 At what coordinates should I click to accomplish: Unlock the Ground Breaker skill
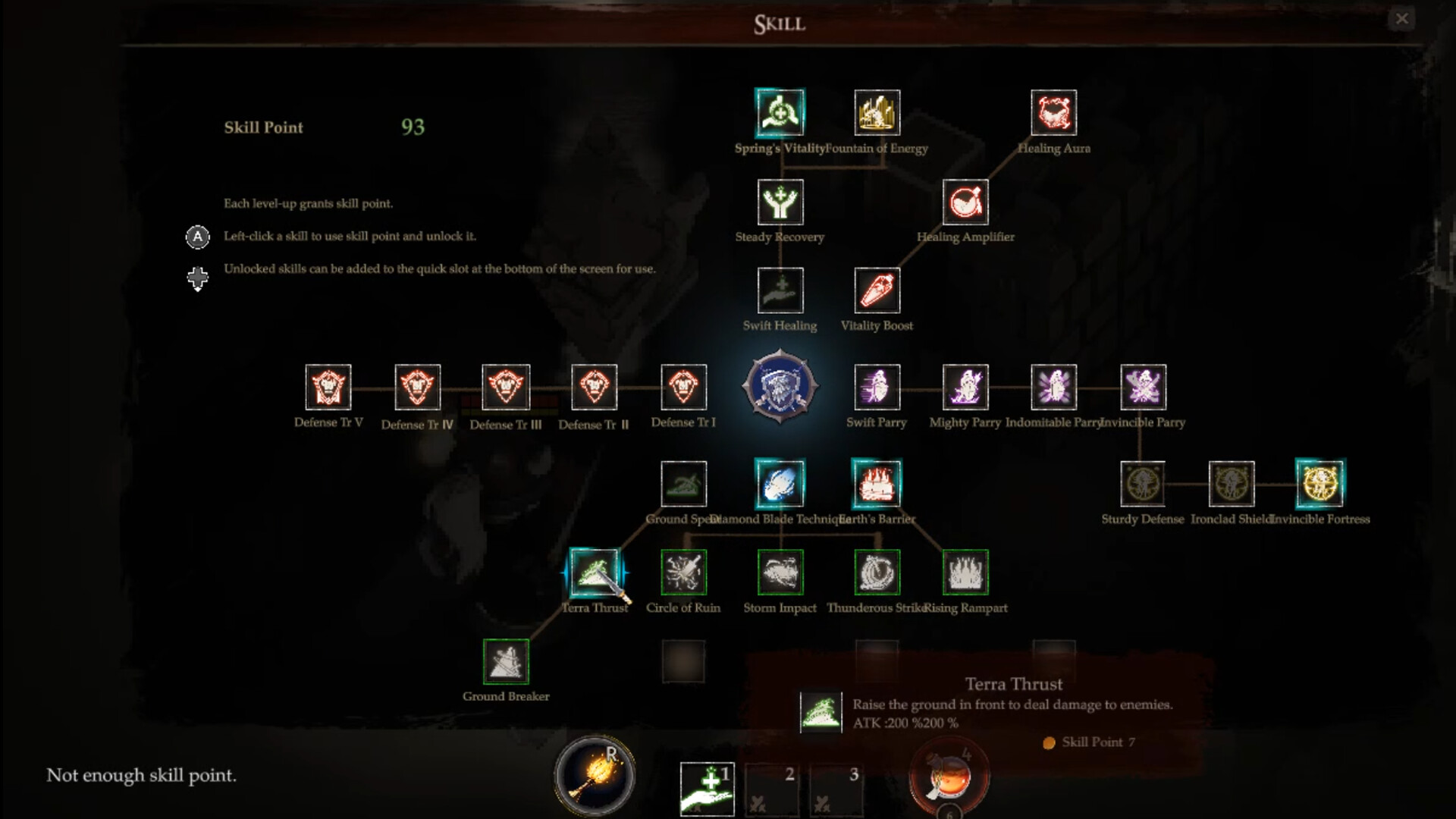[x=506, y=661]
